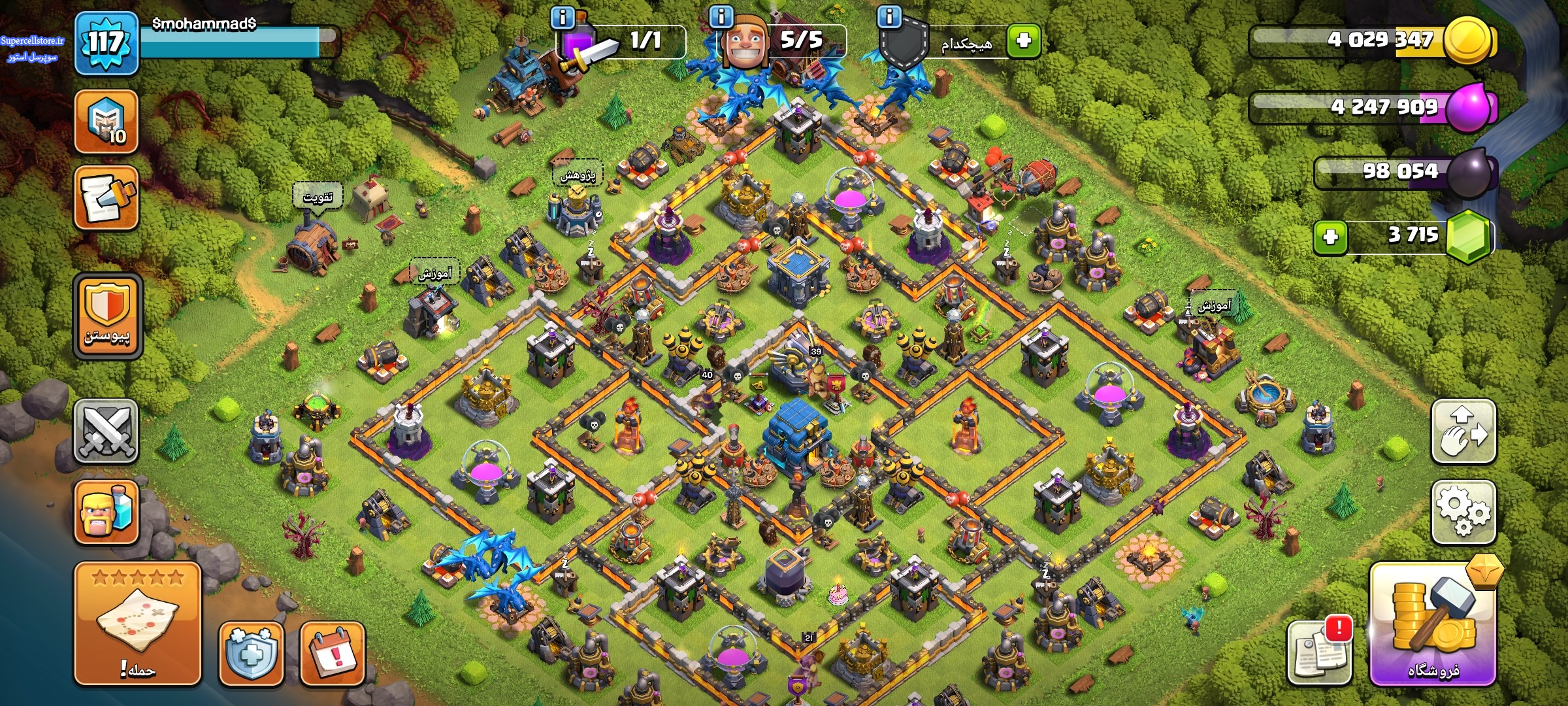The height and width of the screenshot is (706, 1568).
Task: Enter village layout edit mode
Action: click(x=1463, y=431)
